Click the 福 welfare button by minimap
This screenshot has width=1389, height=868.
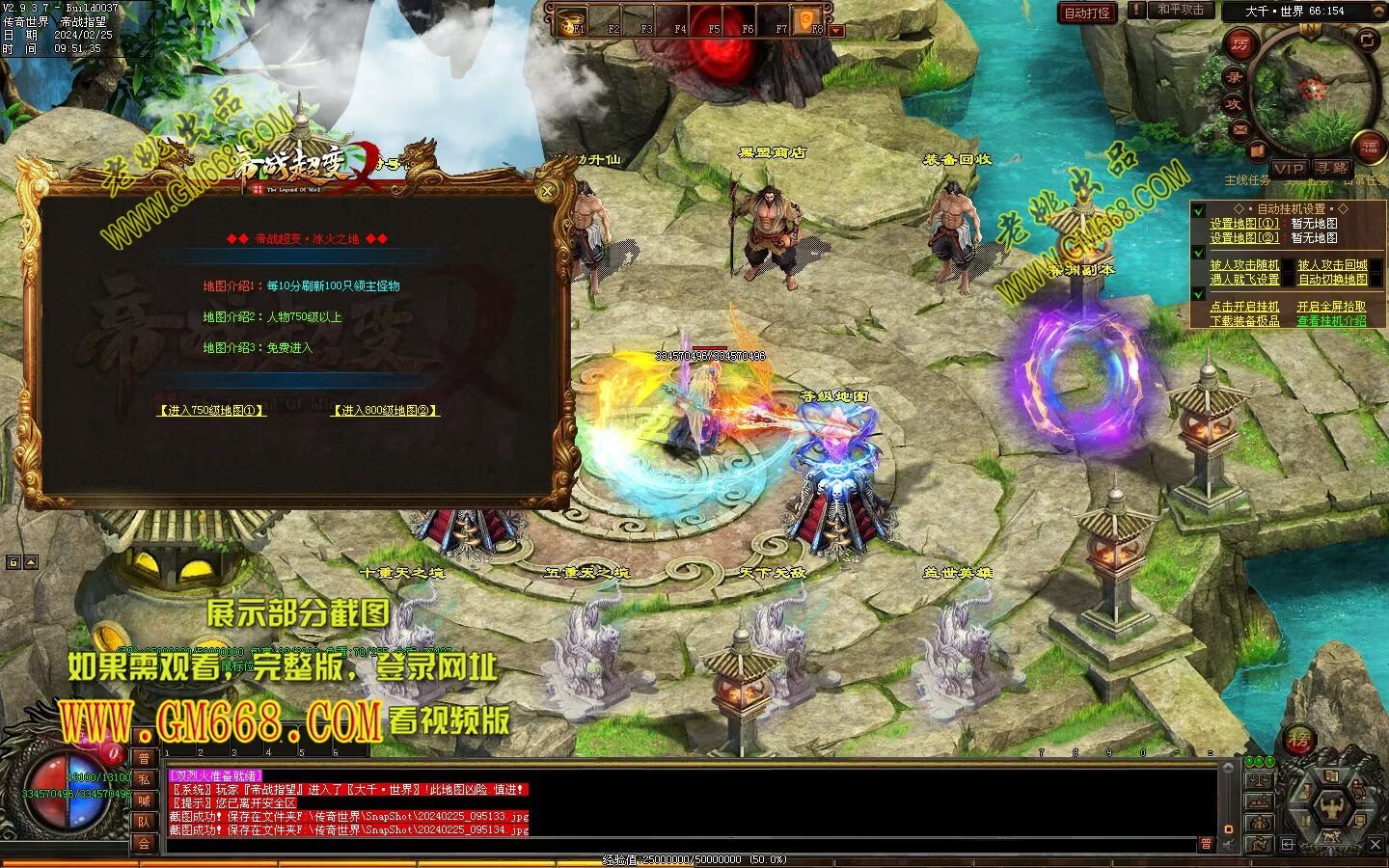[1369, 147]
